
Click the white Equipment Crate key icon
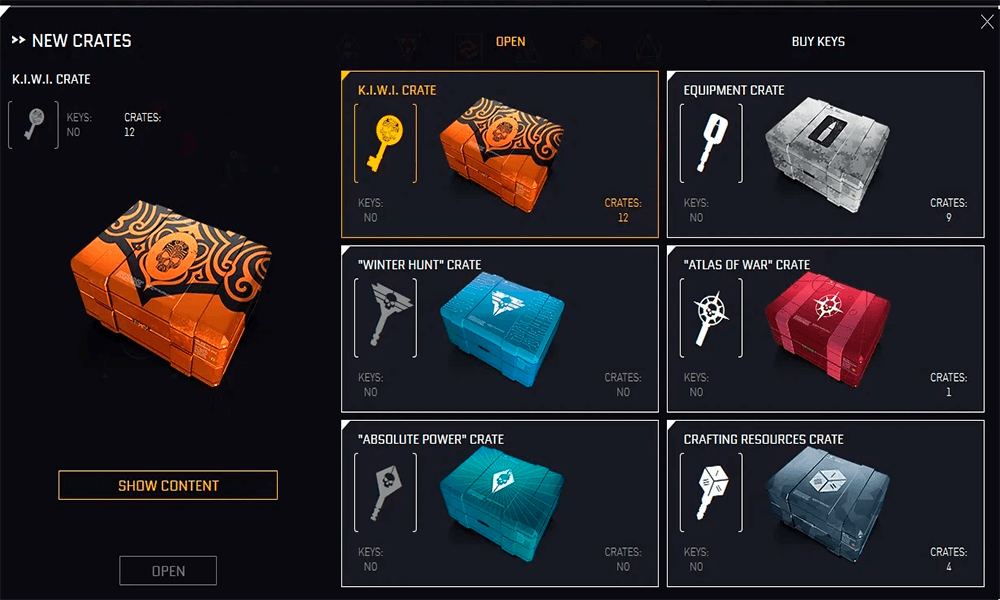click(x=711, y=143)
